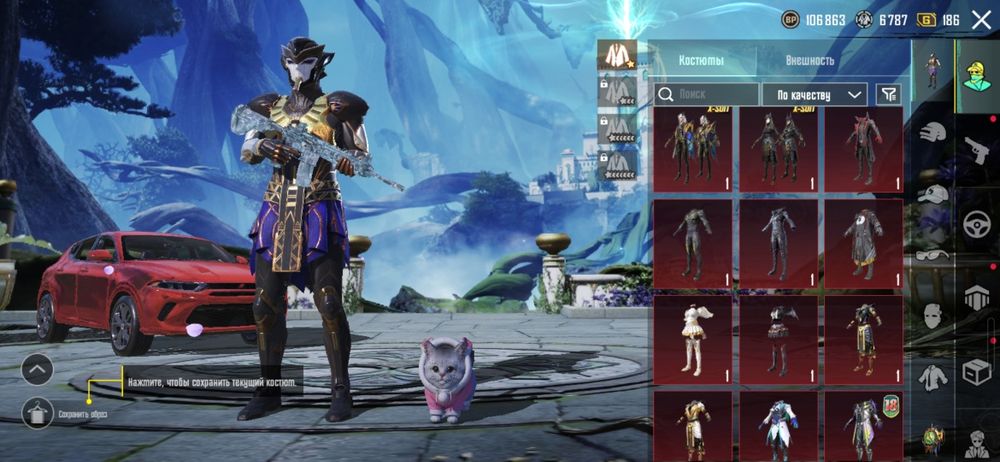Select the face mask category

coord(932,317)
